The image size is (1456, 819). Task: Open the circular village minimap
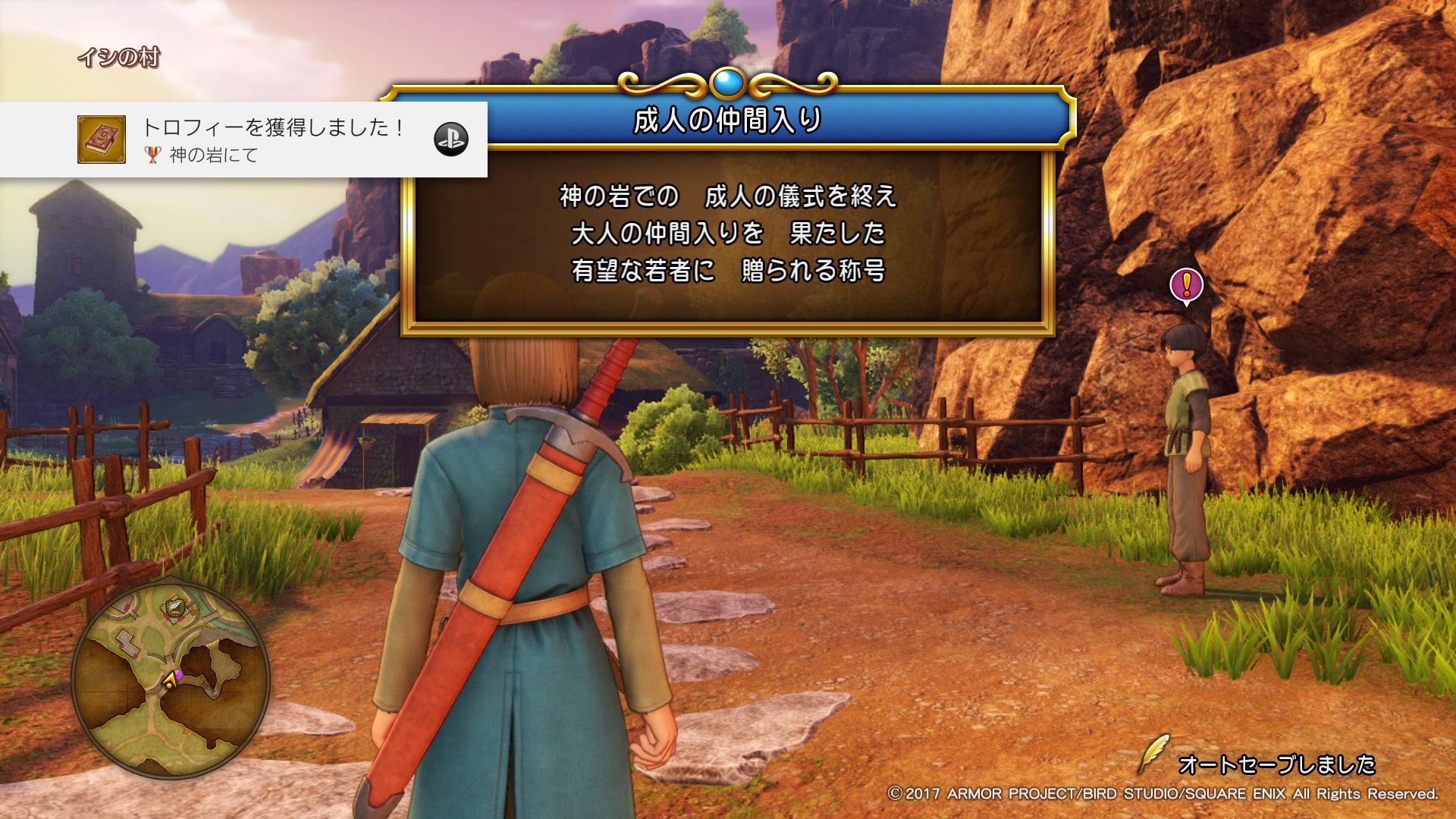171,681
